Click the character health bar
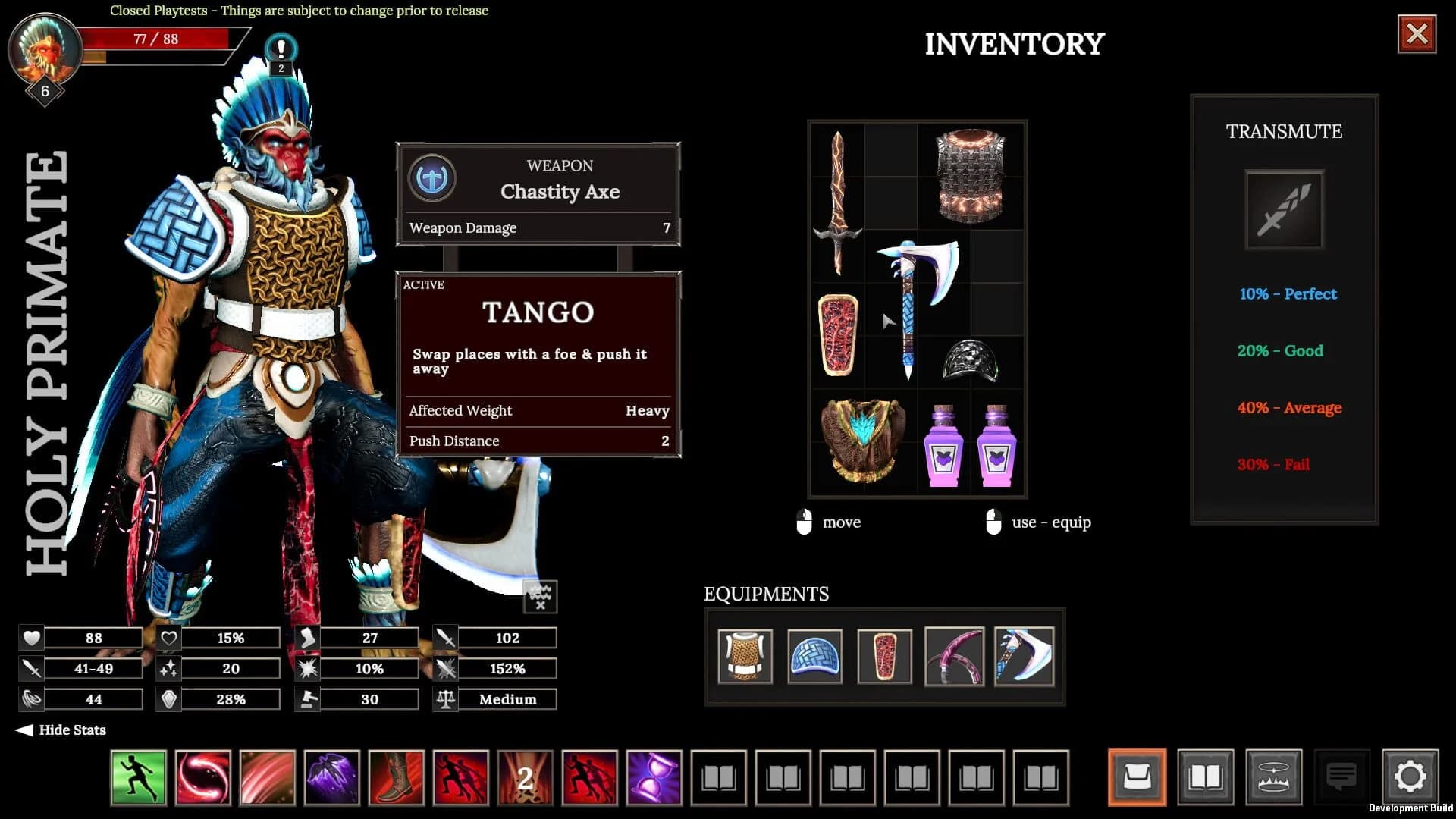This screenshot has width=1456, height=819. click(x=155, y=39)
